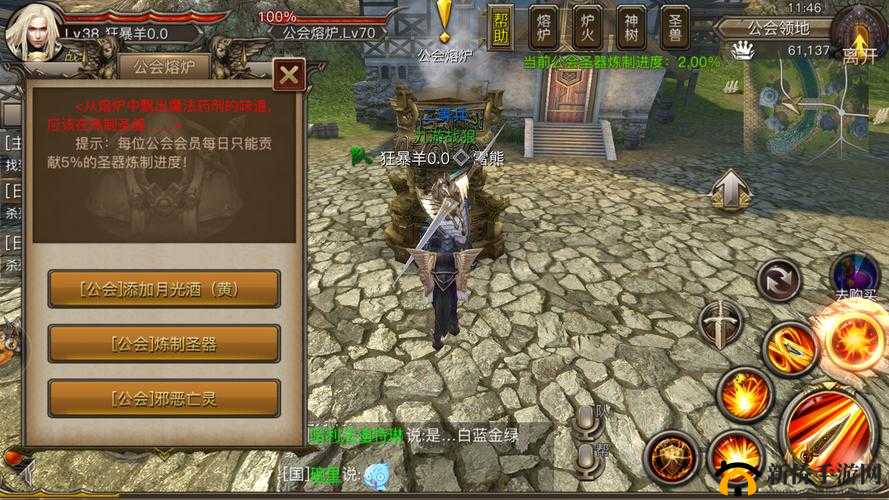The image size is (889, 500).
Task: Click the up-arrow button above the skills
Action: pos(731,189)
